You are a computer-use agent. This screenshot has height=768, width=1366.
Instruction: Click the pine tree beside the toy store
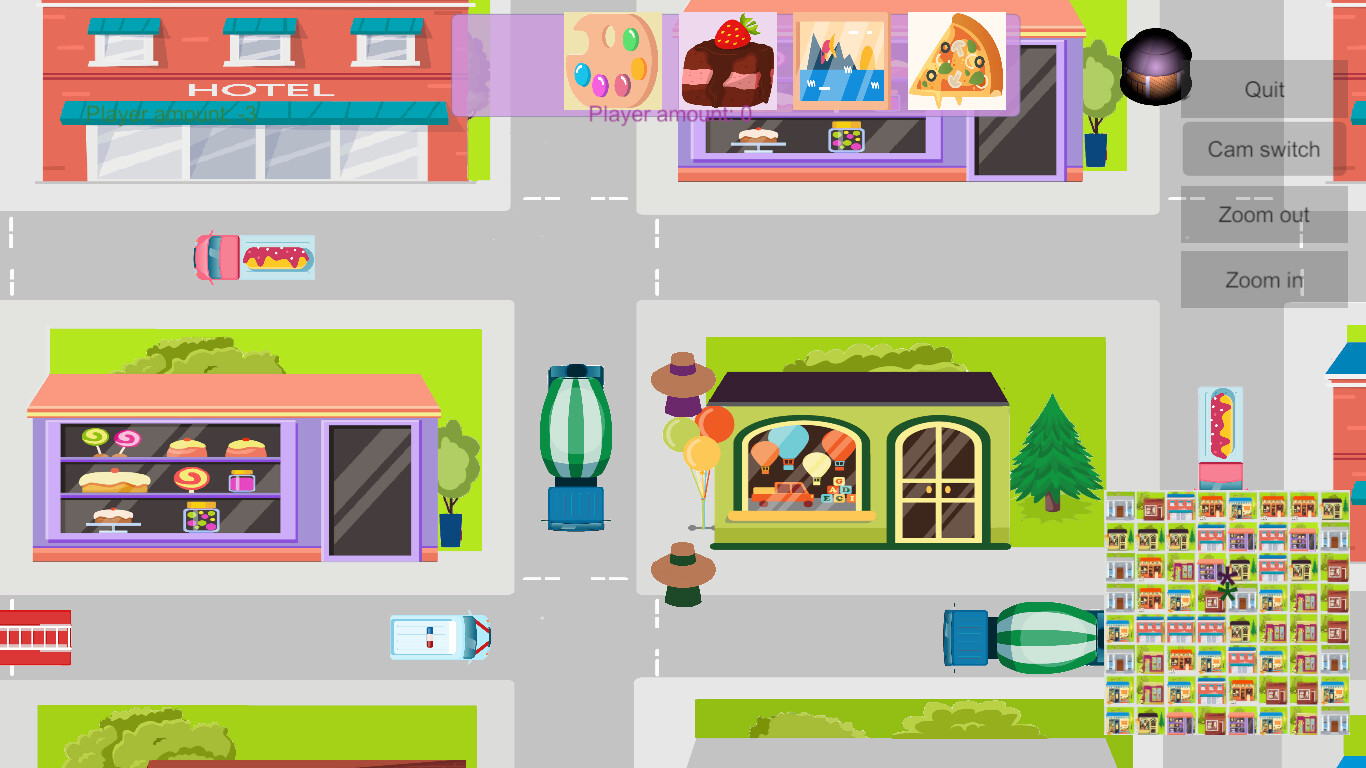pyautogui.click(x=1052, y=460)
